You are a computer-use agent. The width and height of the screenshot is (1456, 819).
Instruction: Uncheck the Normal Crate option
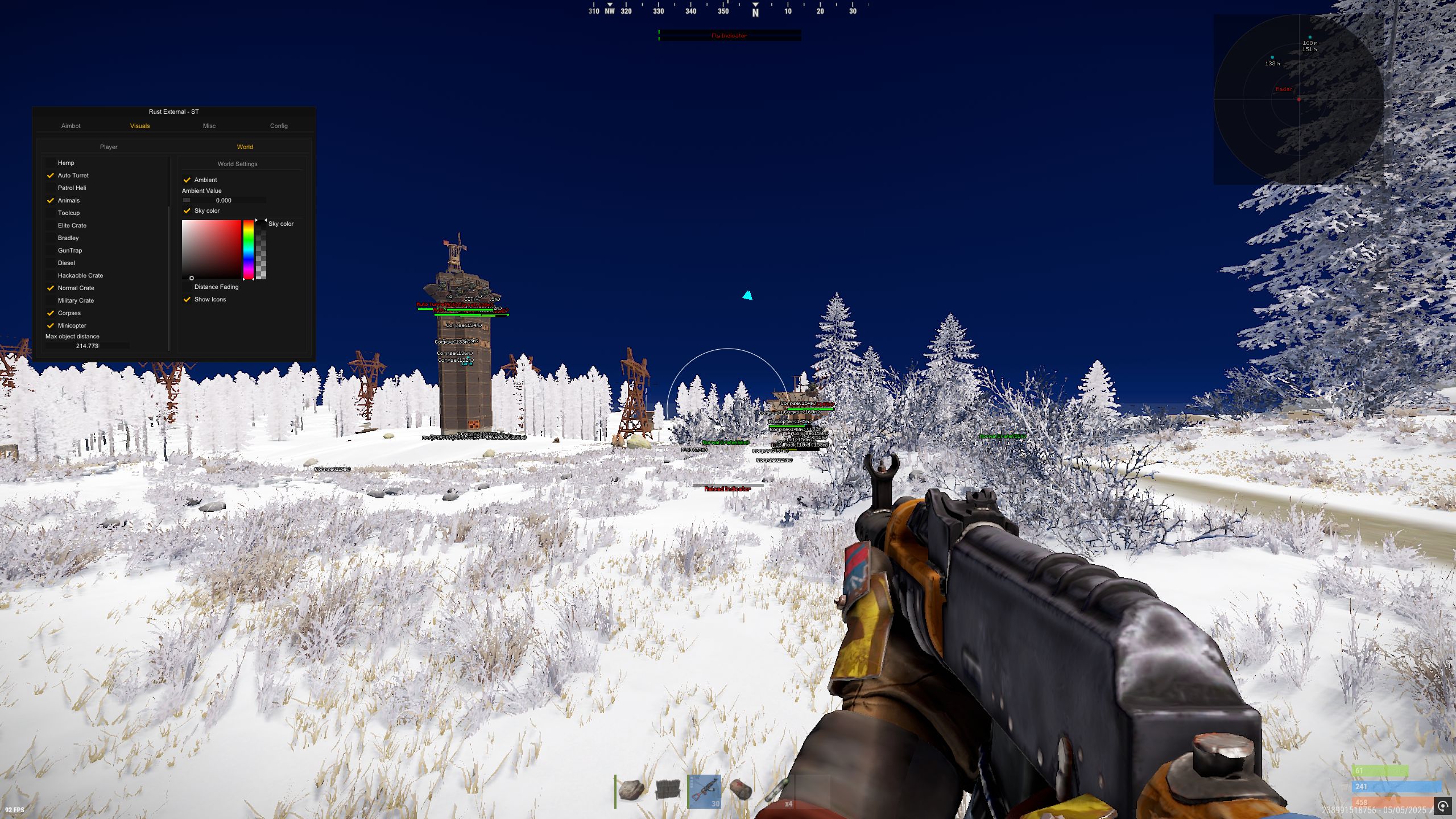coord(51,288)
